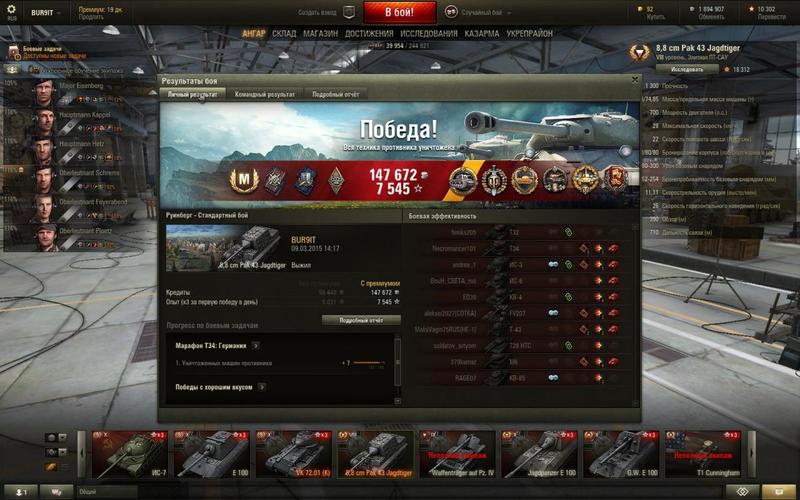Select the ИС-7 tank in carousel
The image size is (800, 500).
[x=129, y=455]
